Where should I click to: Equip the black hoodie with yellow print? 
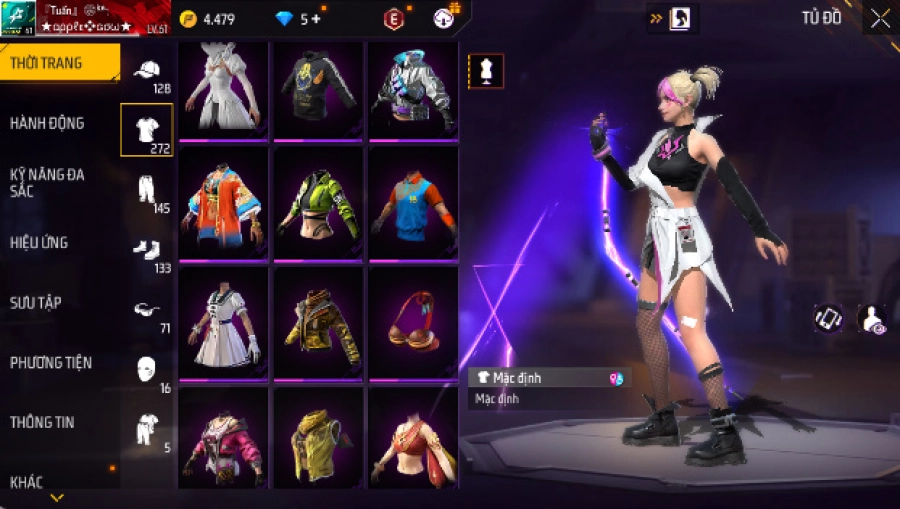pos(318,90)
